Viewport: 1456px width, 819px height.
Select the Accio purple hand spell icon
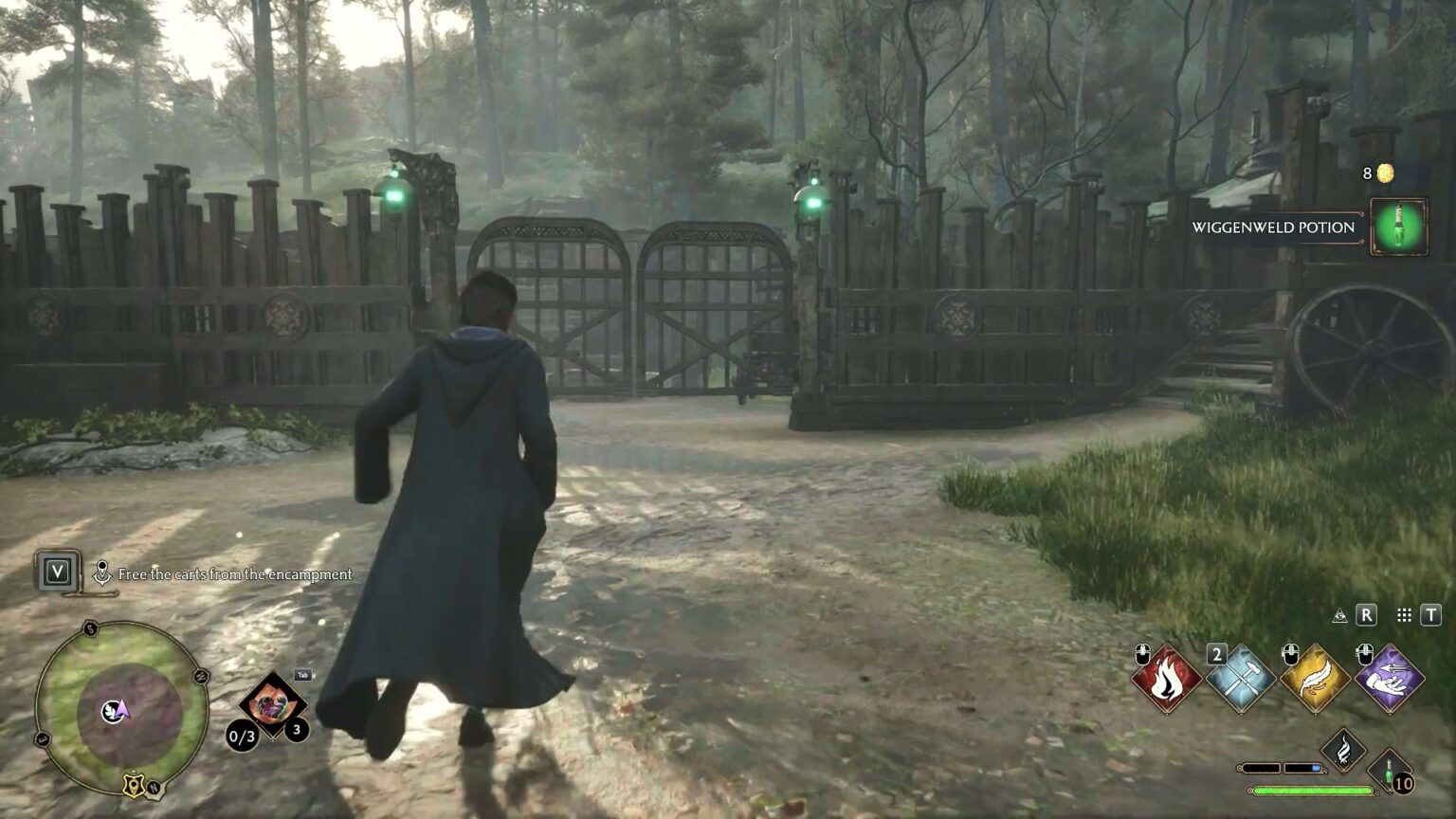[x=1390, y=681]
